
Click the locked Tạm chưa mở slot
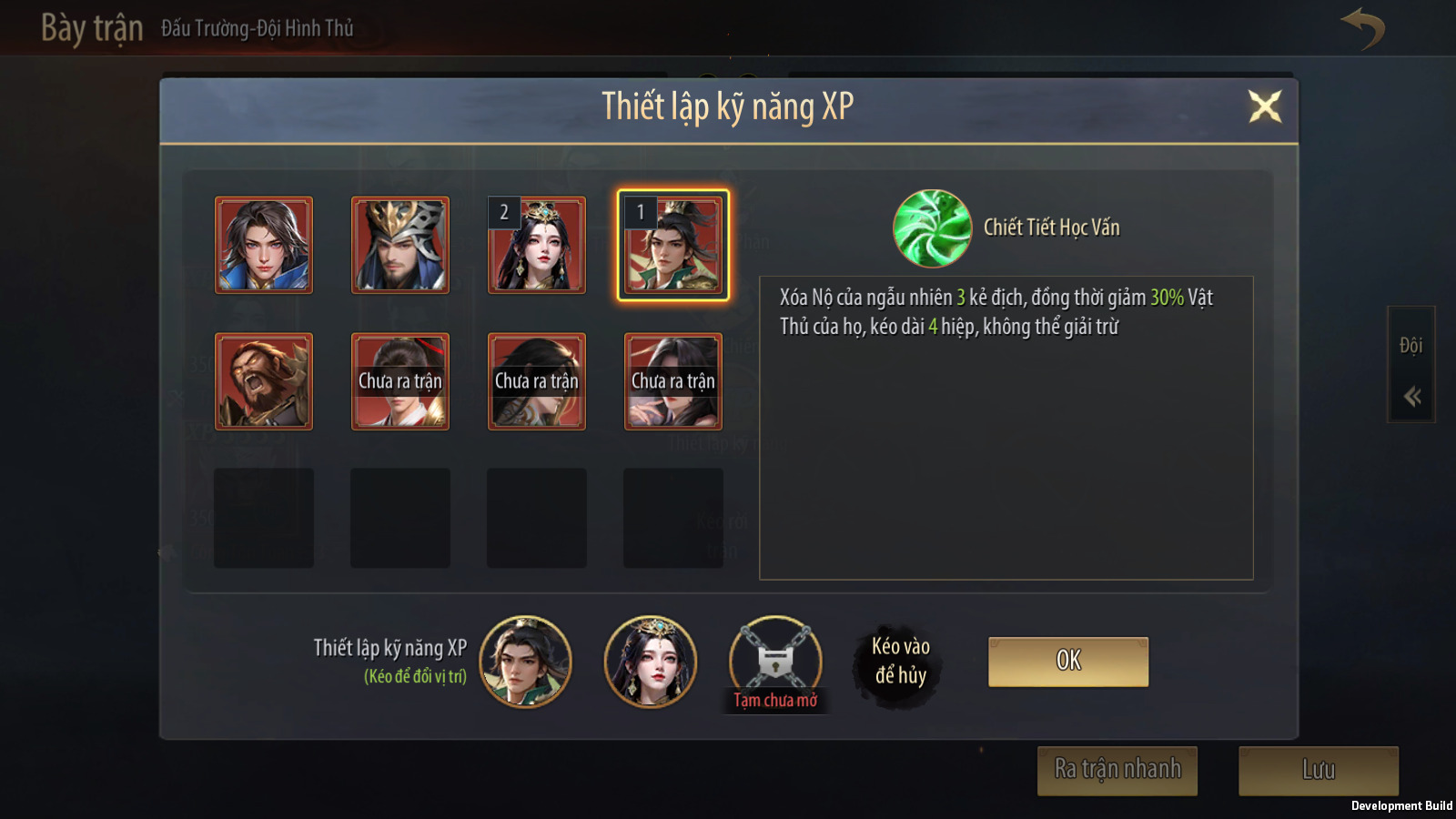[x=775, y=662]
